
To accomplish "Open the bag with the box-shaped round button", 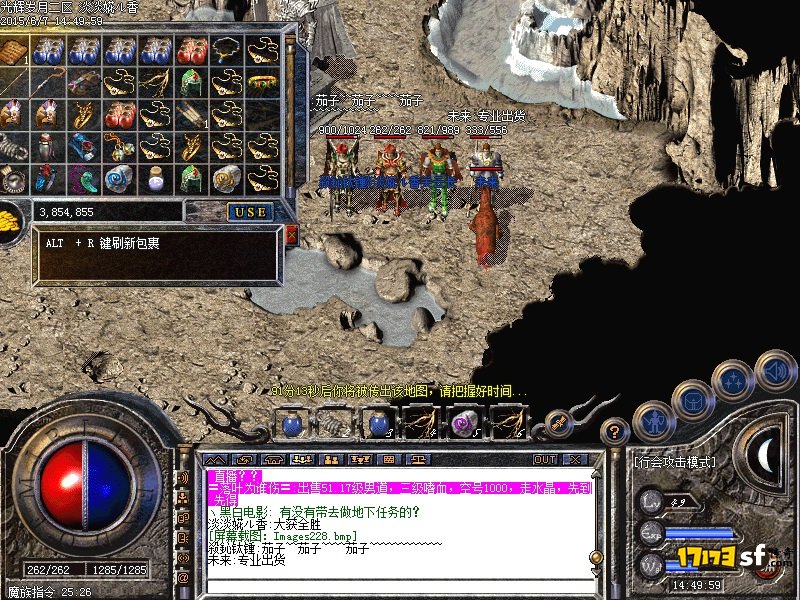I will tap(693, 400).
